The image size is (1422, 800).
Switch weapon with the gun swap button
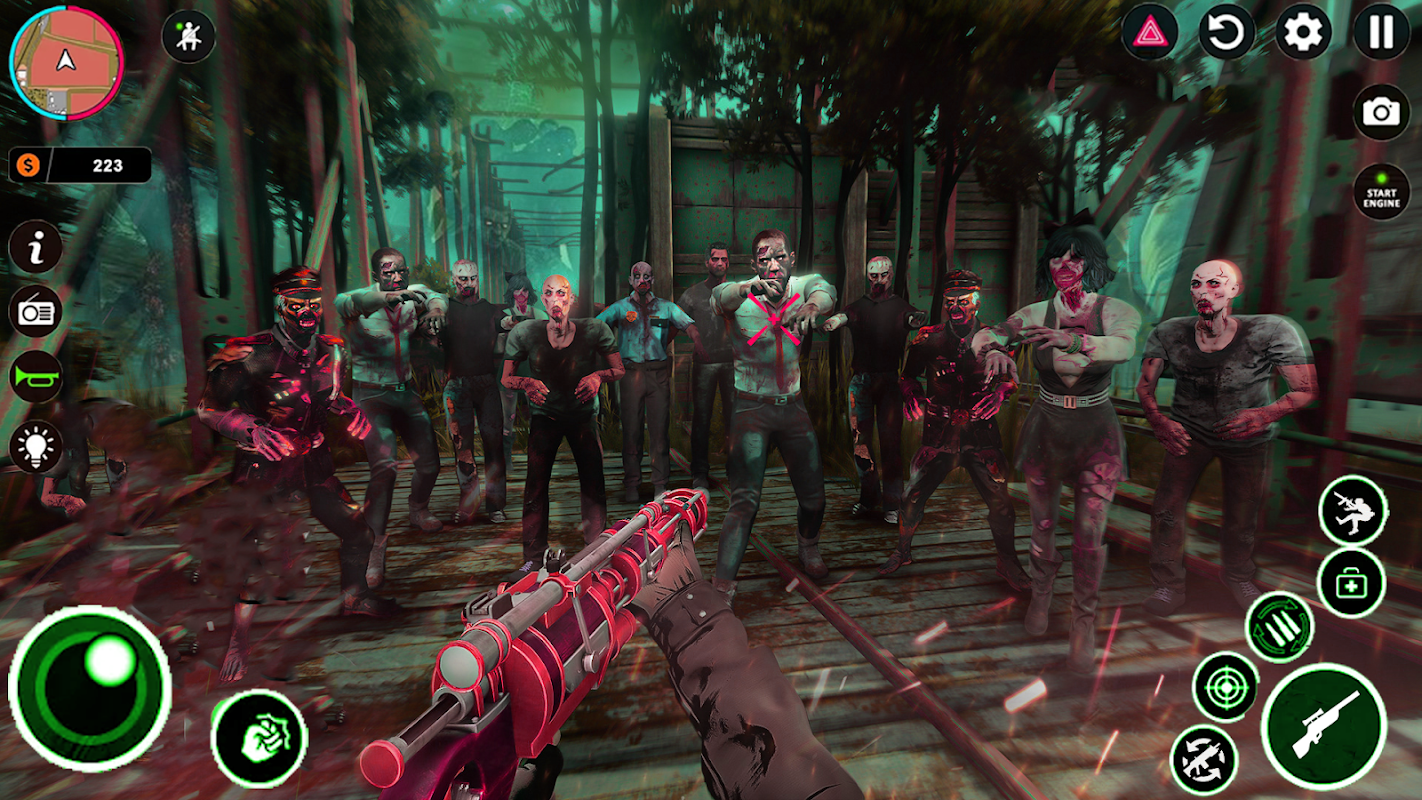pos(1204,759)
